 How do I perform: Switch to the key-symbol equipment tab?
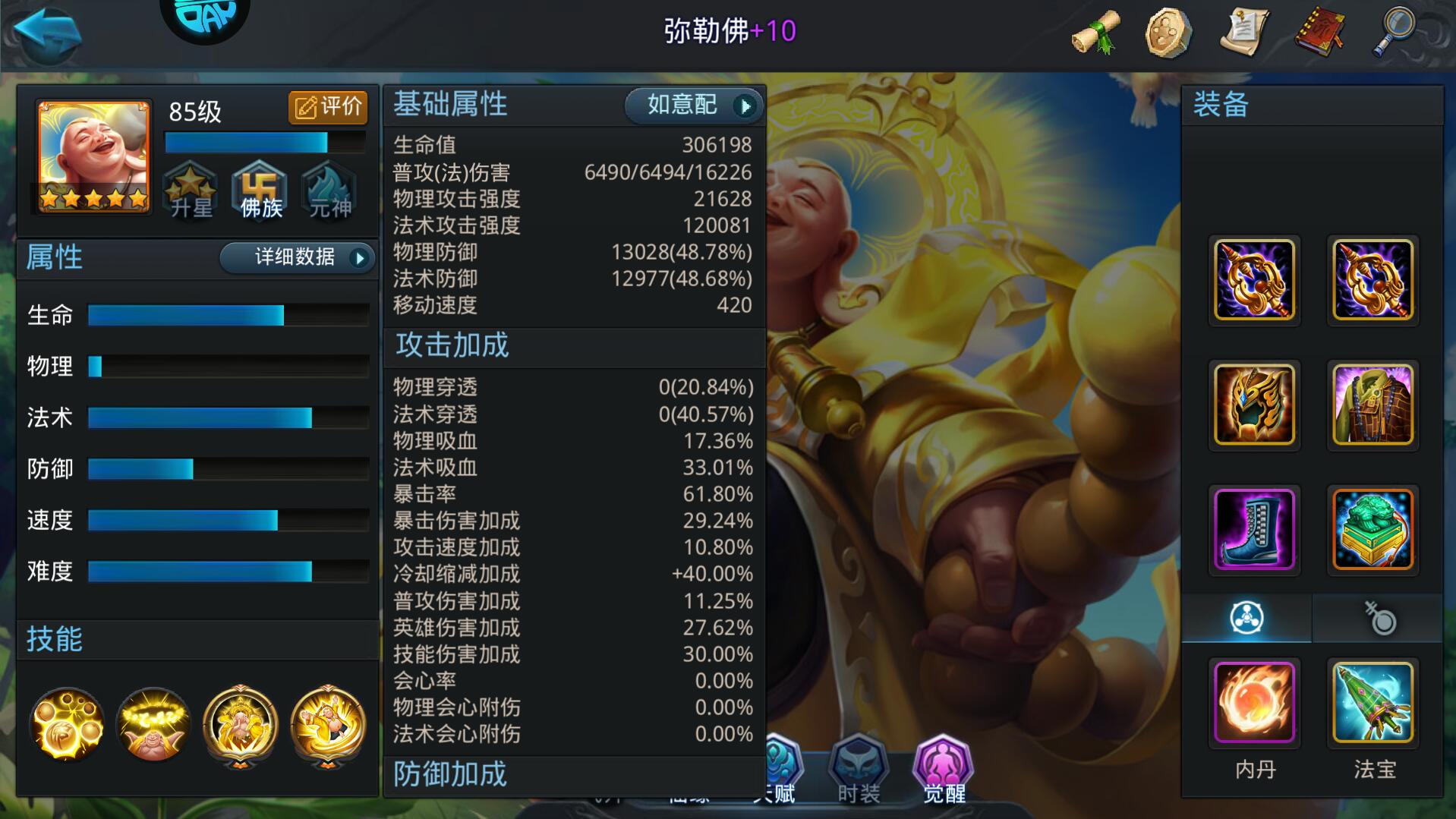[1379, 619]
